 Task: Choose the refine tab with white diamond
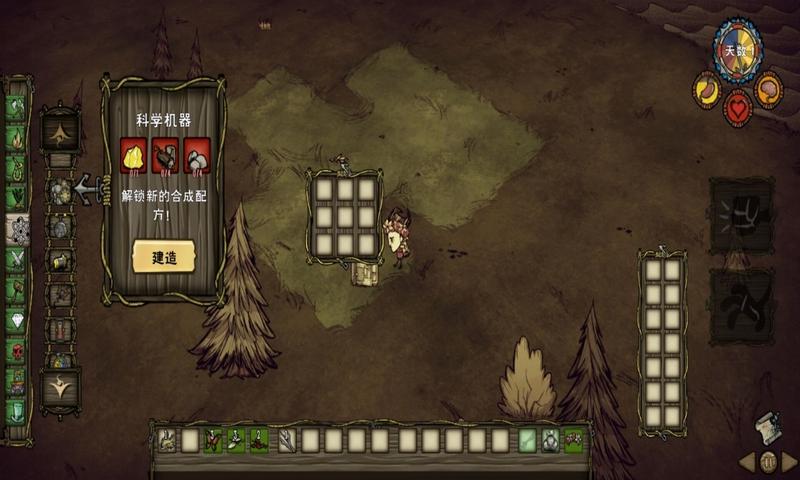click(17, 320)
